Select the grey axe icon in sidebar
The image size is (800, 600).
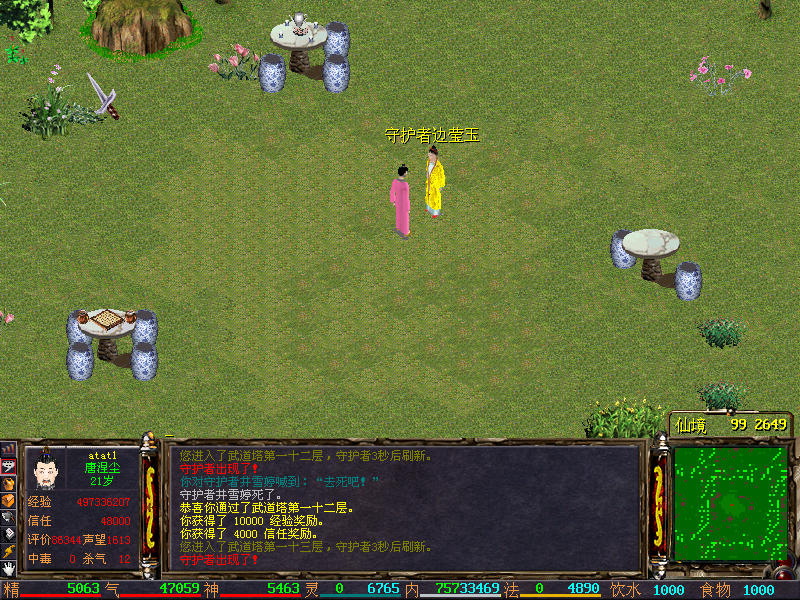click(x=8, y=516)
